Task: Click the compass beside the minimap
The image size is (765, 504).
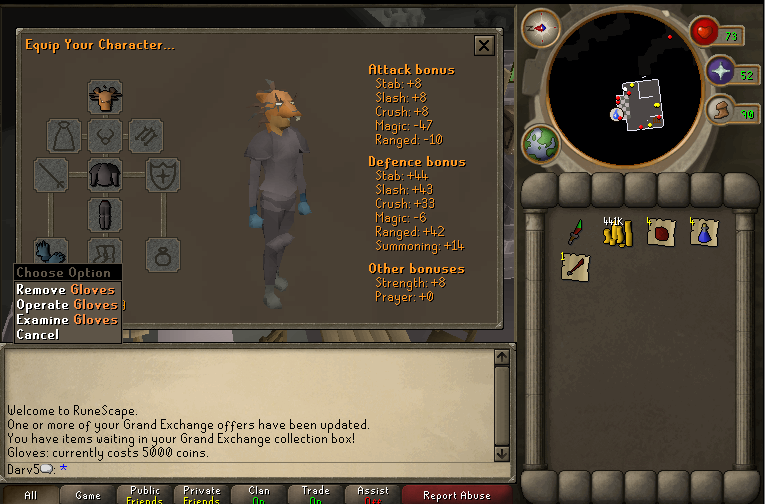Action: pos(540,28)
